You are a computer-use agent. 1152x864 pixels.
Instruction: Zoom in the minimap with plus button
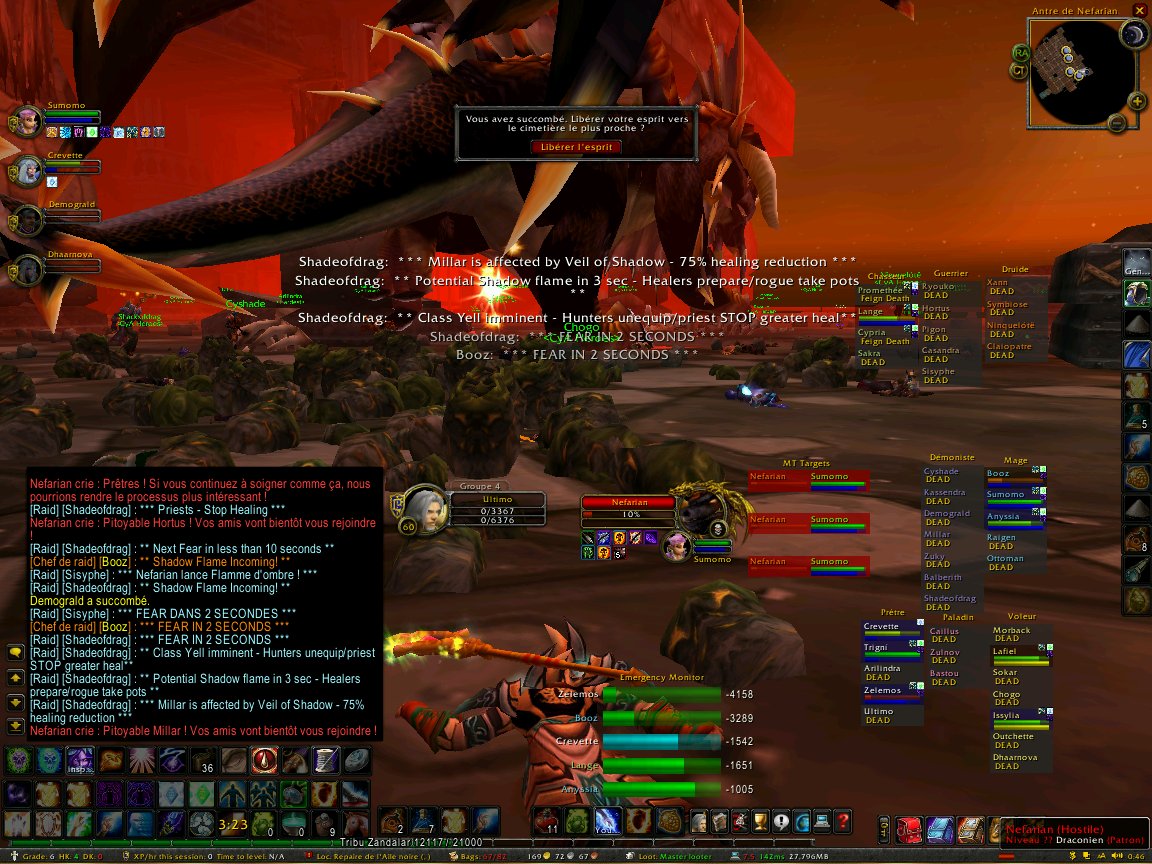(x=1137, y=101)
